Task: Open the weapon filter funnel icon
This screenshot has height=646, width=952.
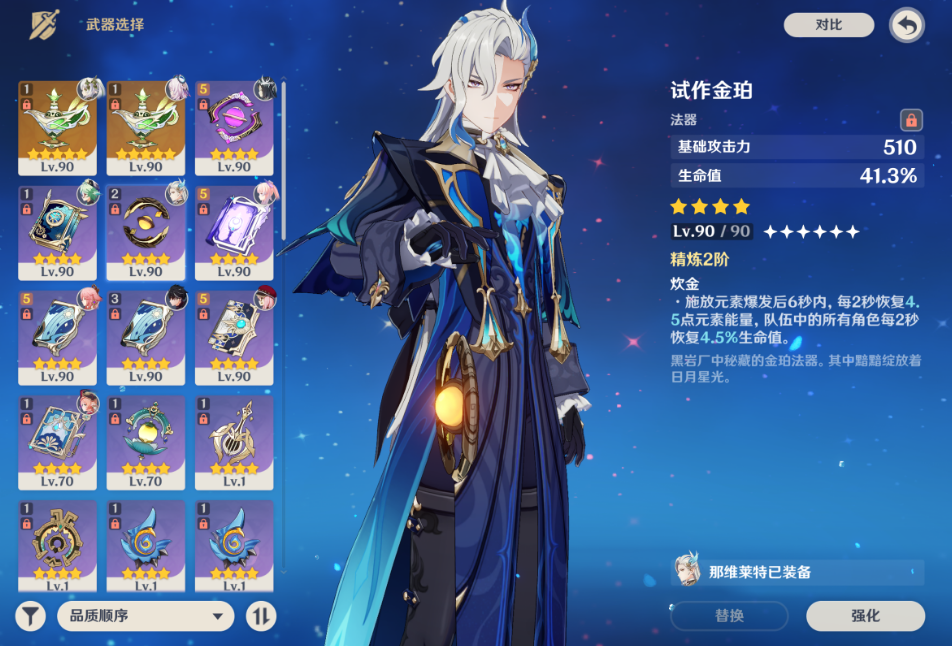Action: click(31, 616)
